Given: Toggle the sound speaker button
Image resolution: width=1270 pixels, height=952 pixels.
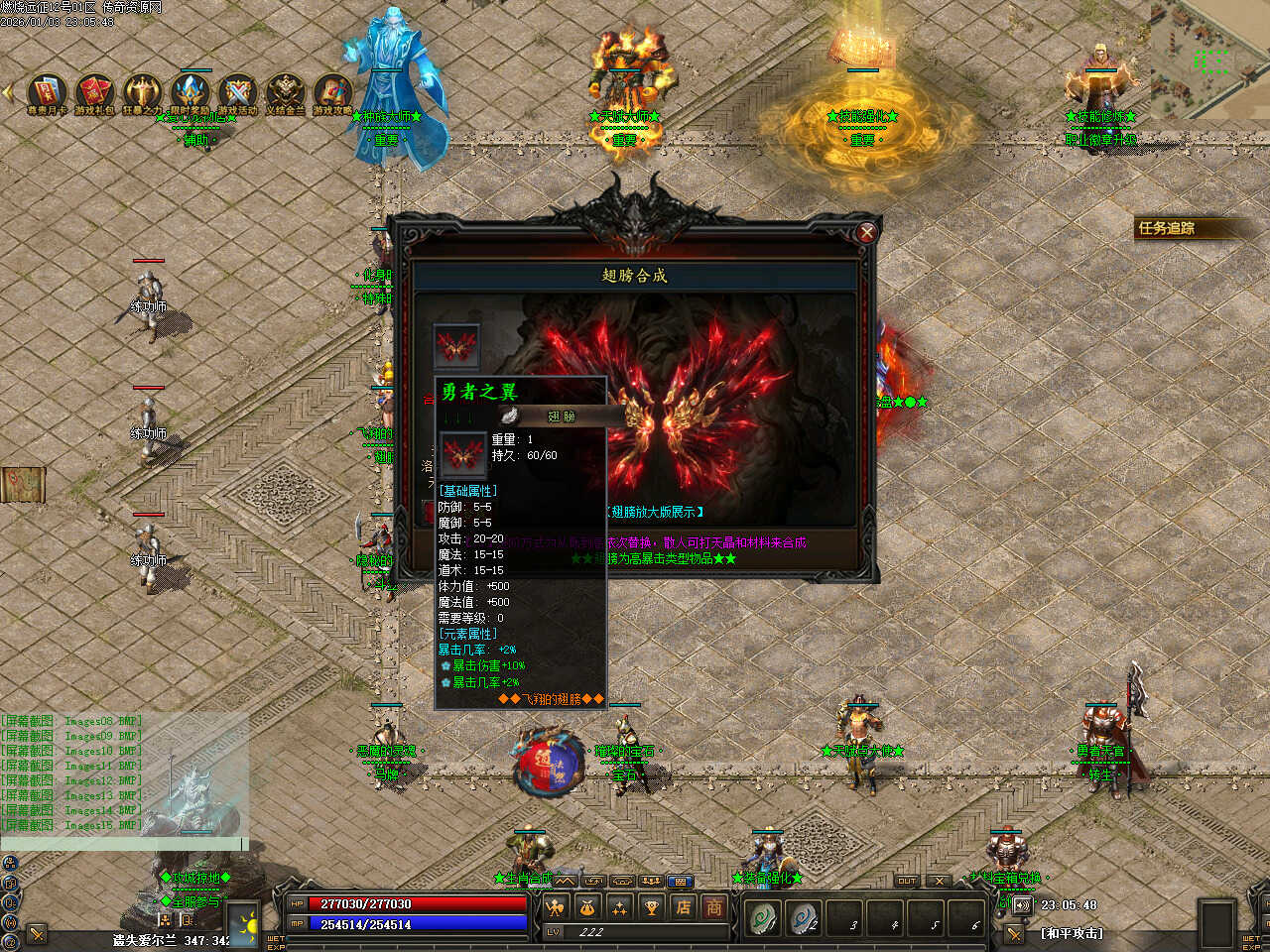Looking at the screenshot, I should tap(1022, 905).
